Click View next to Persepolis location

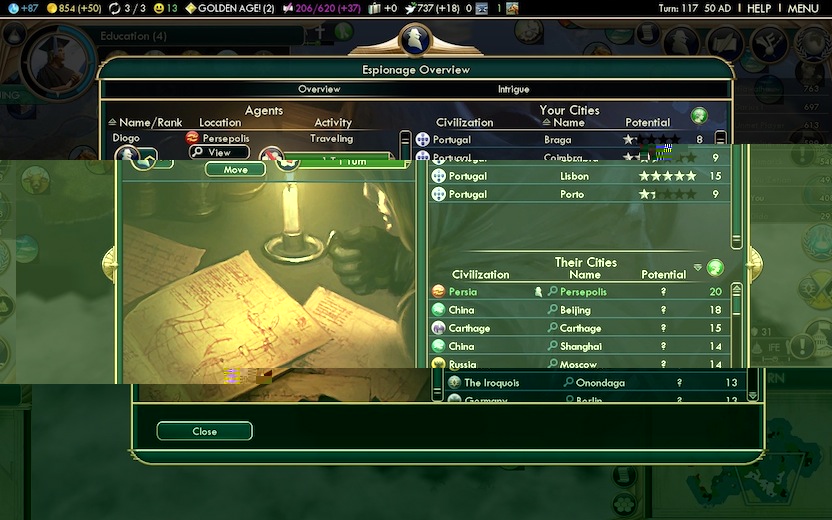click(x=219, y=152)
